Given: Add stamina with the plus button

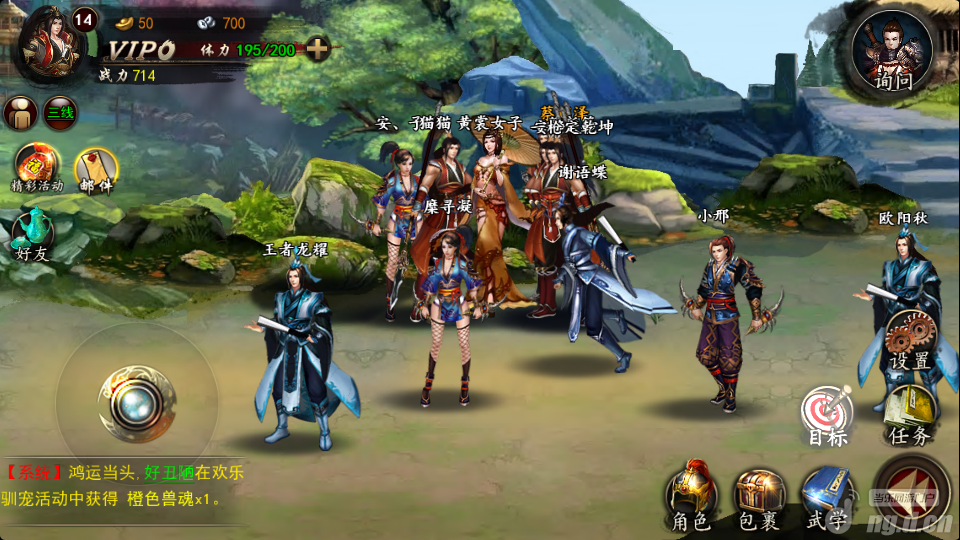Looking at the screenshot, I should [317, 48].
